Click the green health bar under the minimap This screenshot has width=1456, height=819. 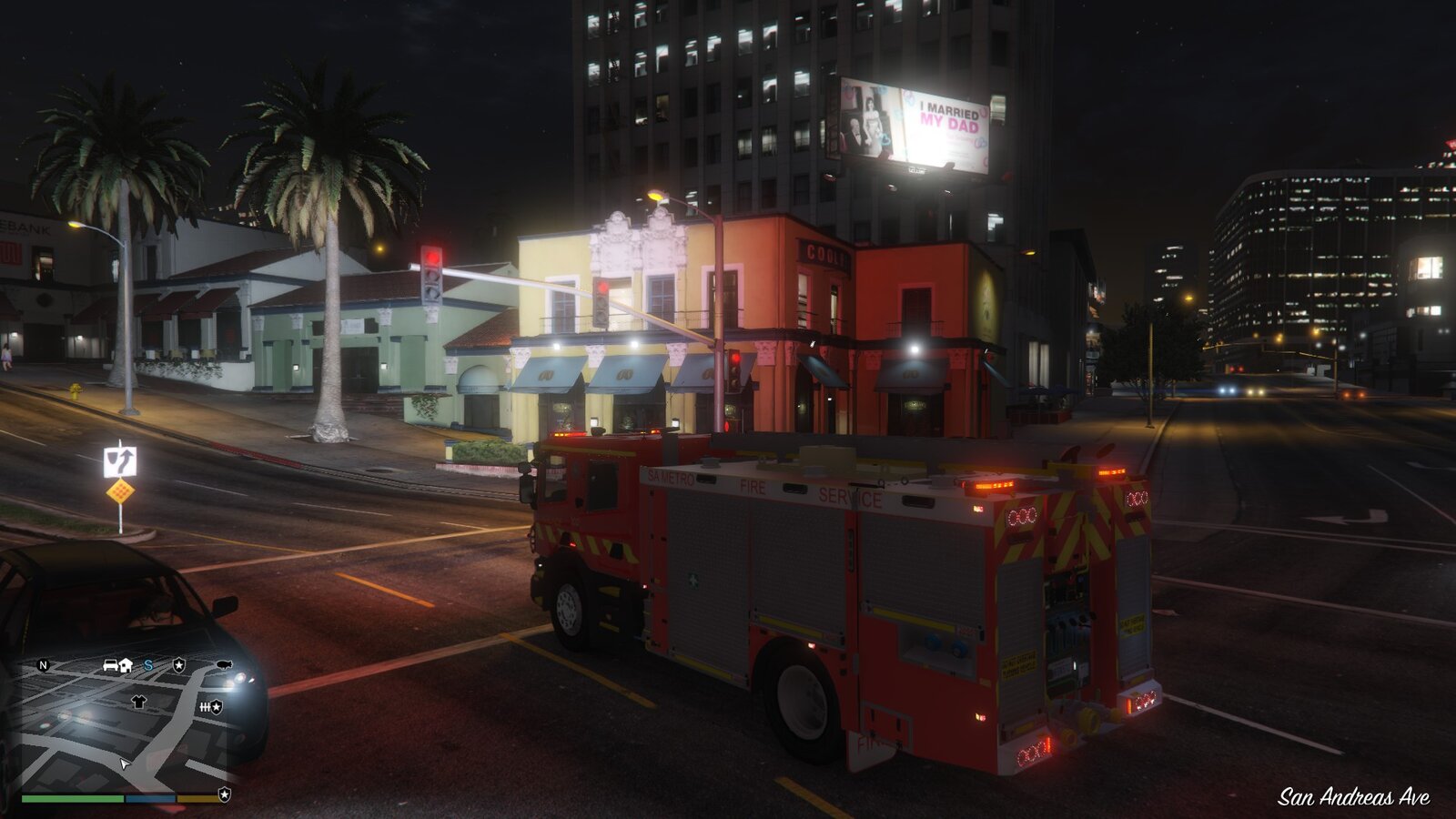(72, 797)
